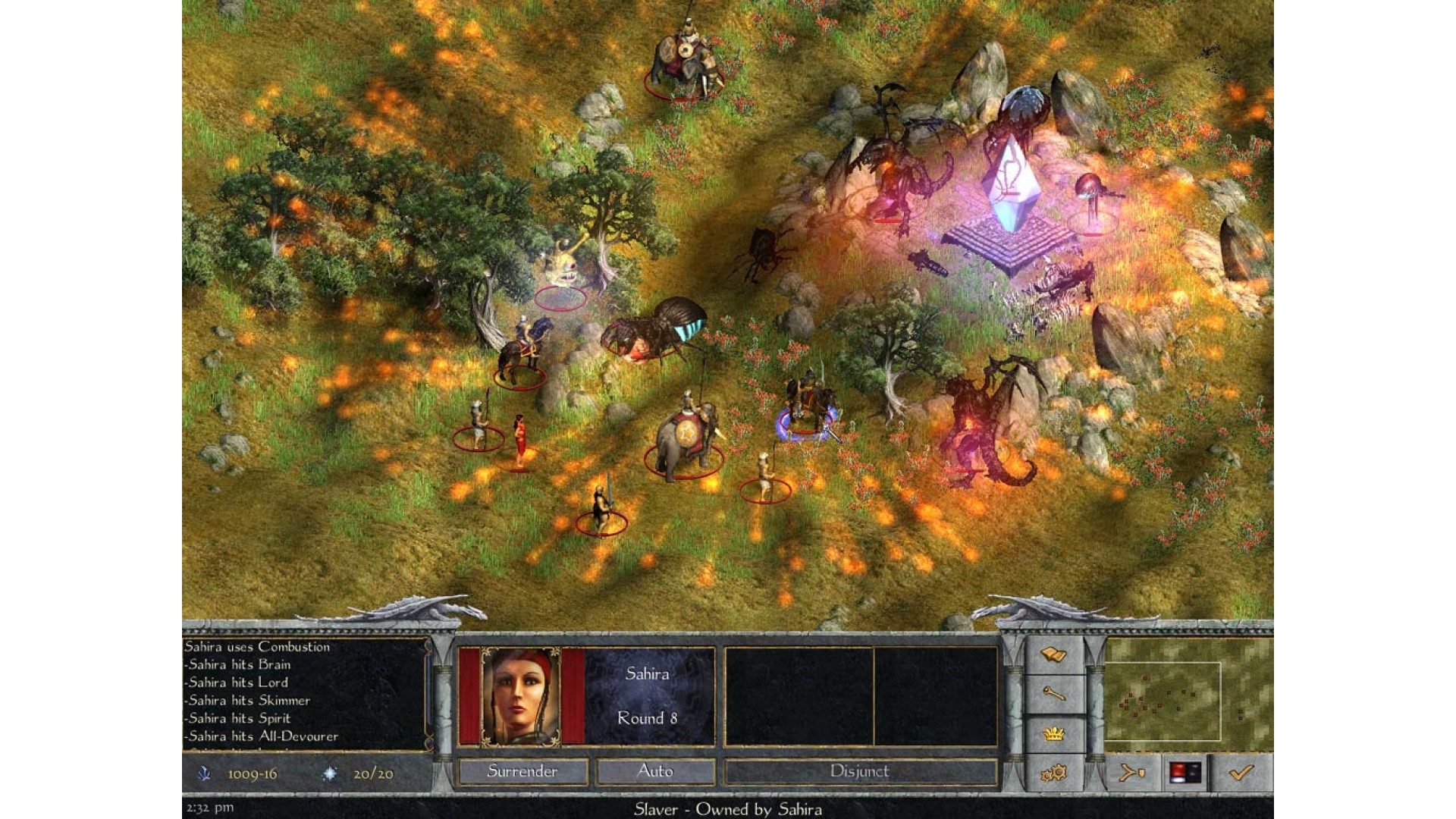Click on the battlefield minimap

coord(1188,689)
